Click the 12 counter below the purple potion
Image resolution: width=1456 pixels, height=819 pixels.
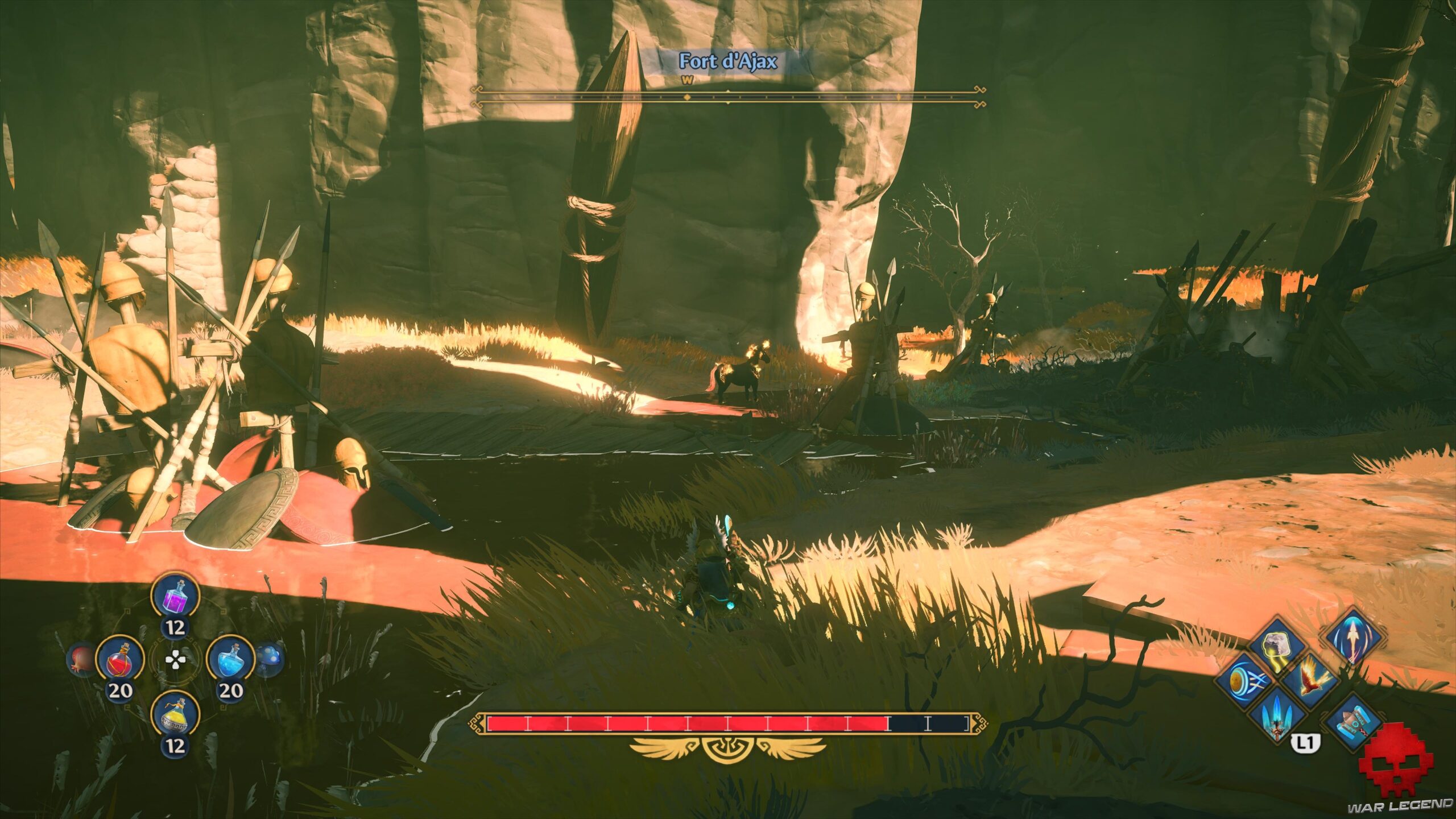[175, 627]
